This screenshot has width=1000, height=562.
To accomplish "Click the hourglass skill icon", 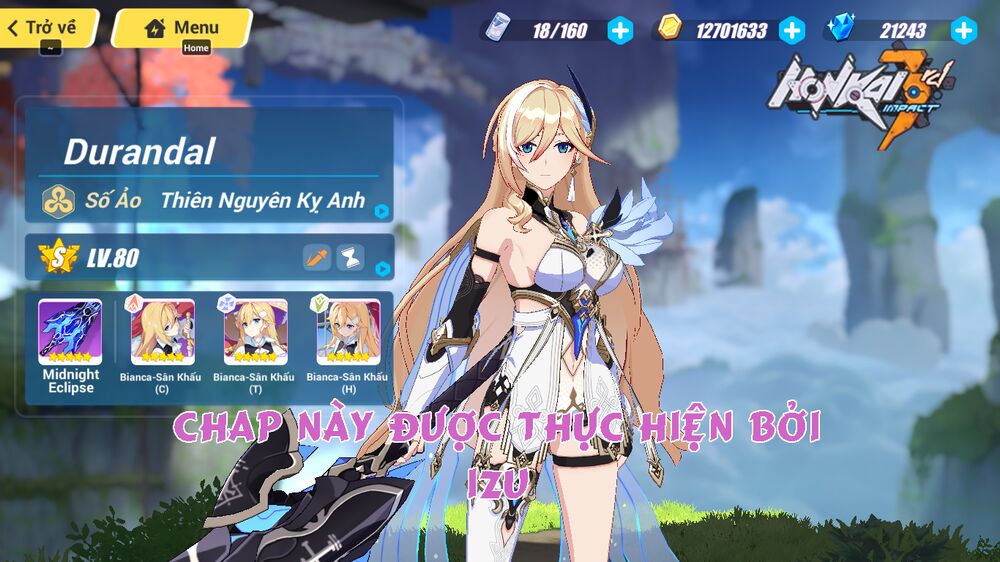I will (x=350, y=258).
